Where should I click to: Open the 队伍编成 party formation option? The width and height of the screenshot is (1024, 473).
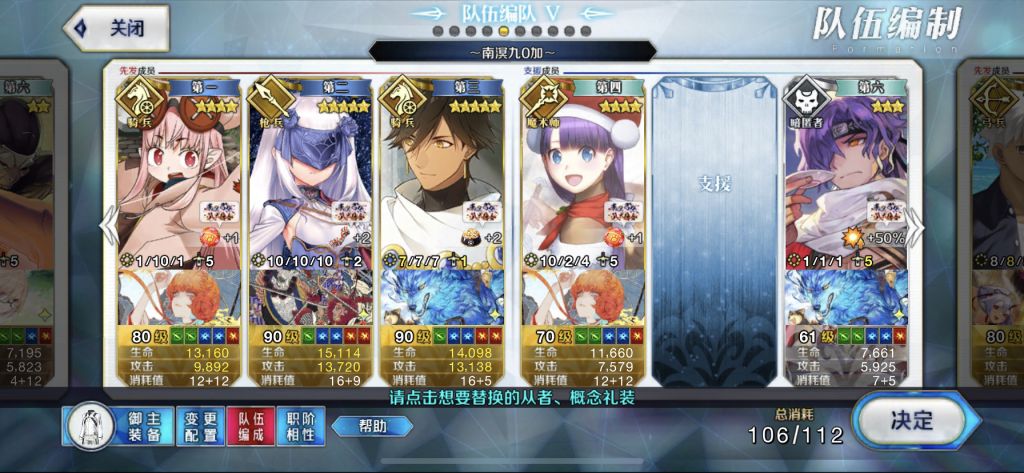[x=249, y=427]
